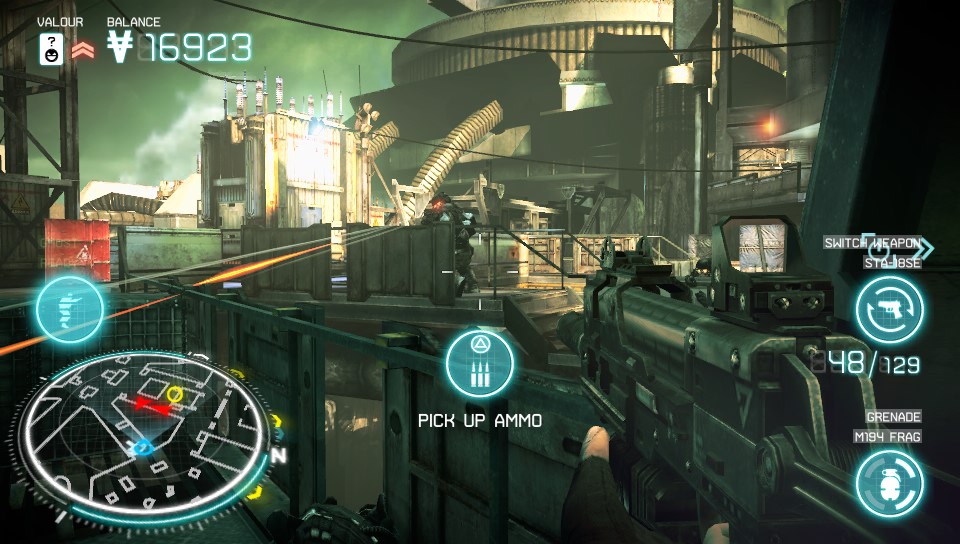The height and width of the screenshot is (544, 960).
Task: Tap the circular radar minimap
Action: (x=146, y=431)
